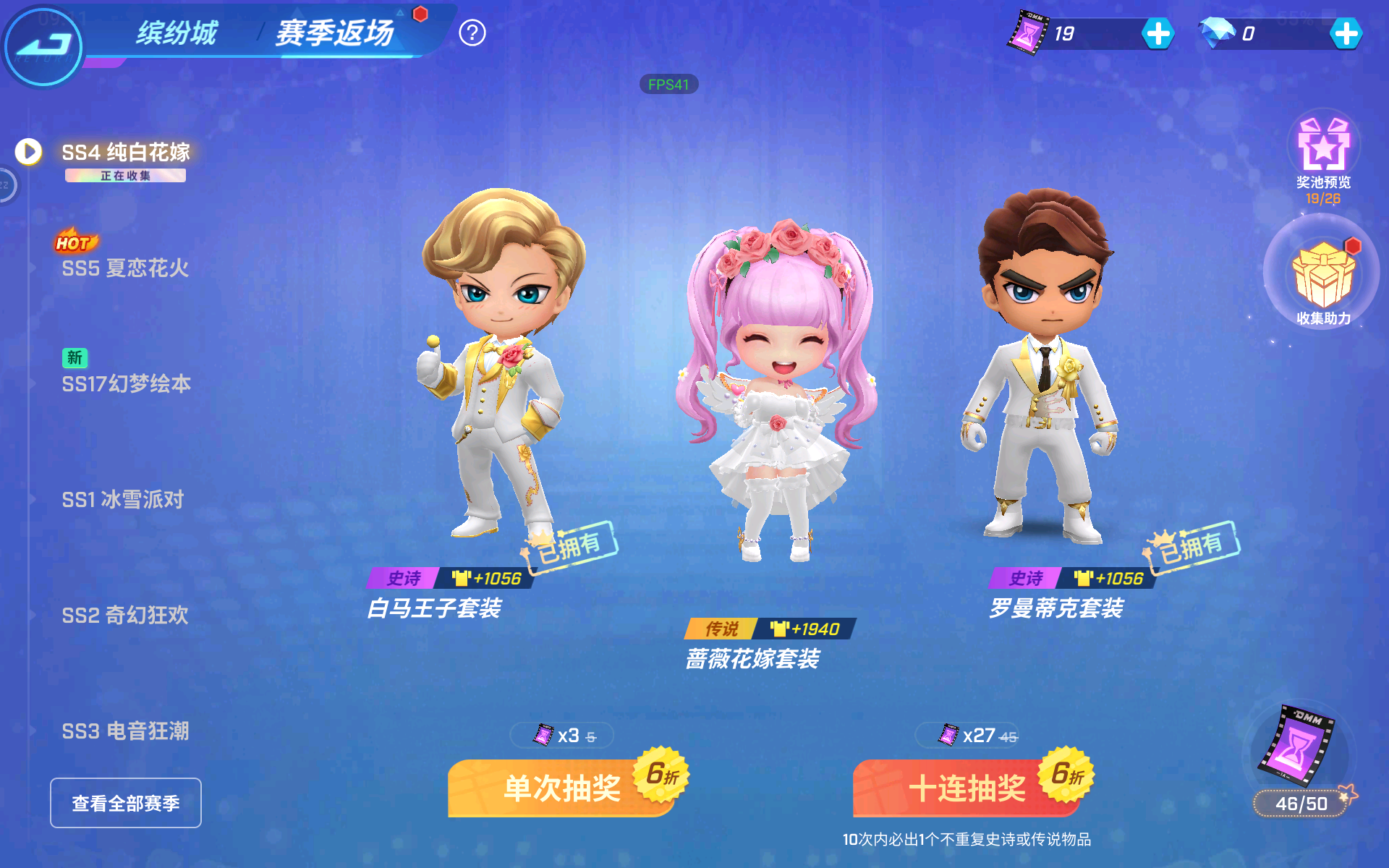Open the help question mark icon
Screen dimensions: 1389x868
tap(474, 33)
